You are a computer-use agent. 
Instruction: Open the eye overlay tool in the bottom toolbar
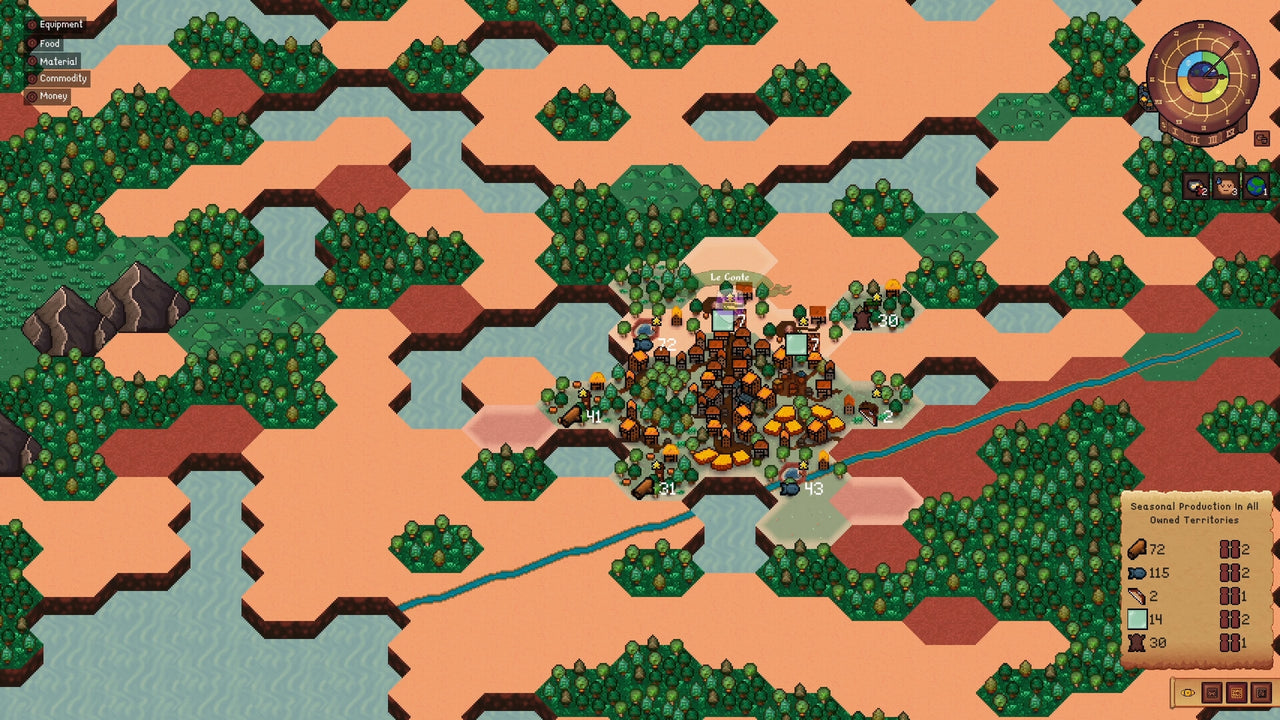pyautogui.click(x=1188, y=693)
